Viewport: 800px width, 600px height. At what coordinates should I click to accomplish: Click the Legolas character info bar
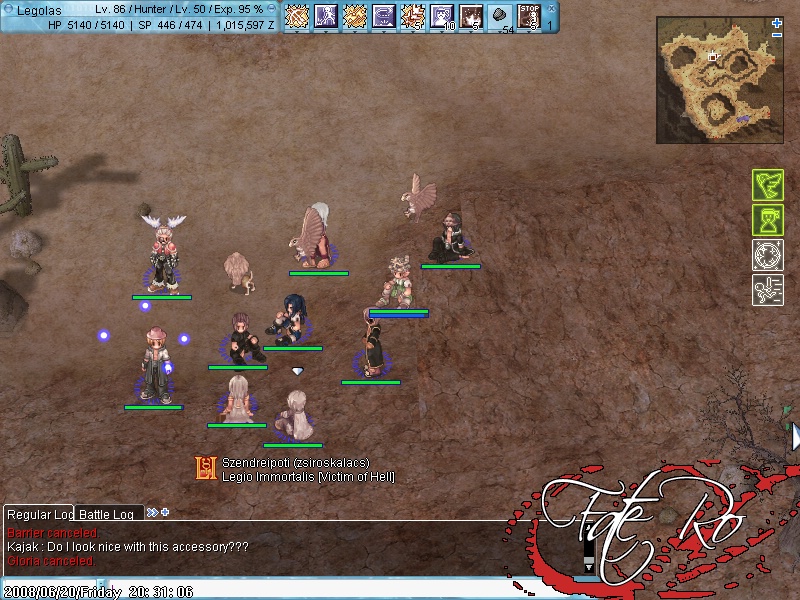pos(140,17)
